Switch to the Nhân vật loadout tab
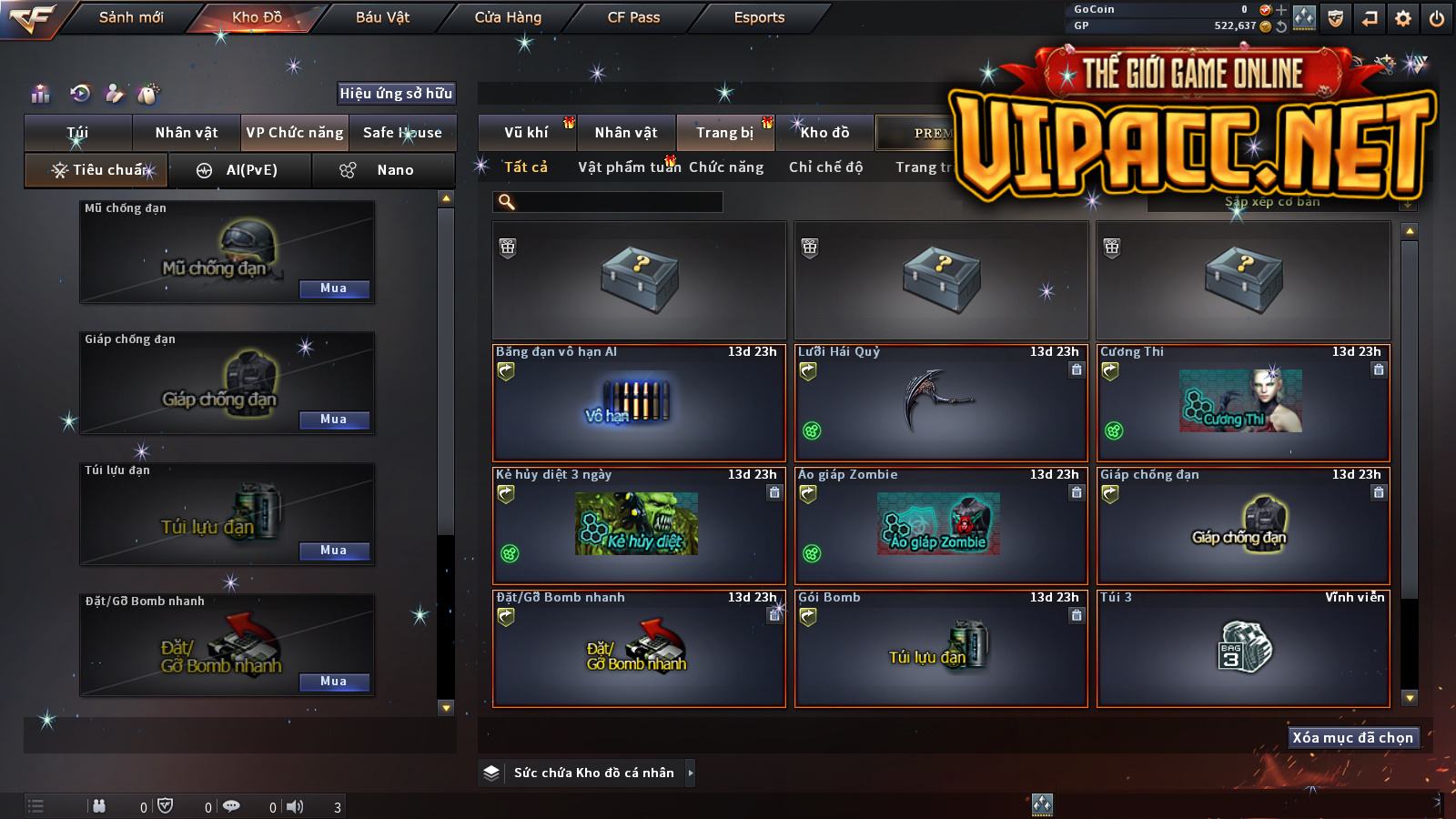The width and height of the screenshot is (1456, 819). 187,133
